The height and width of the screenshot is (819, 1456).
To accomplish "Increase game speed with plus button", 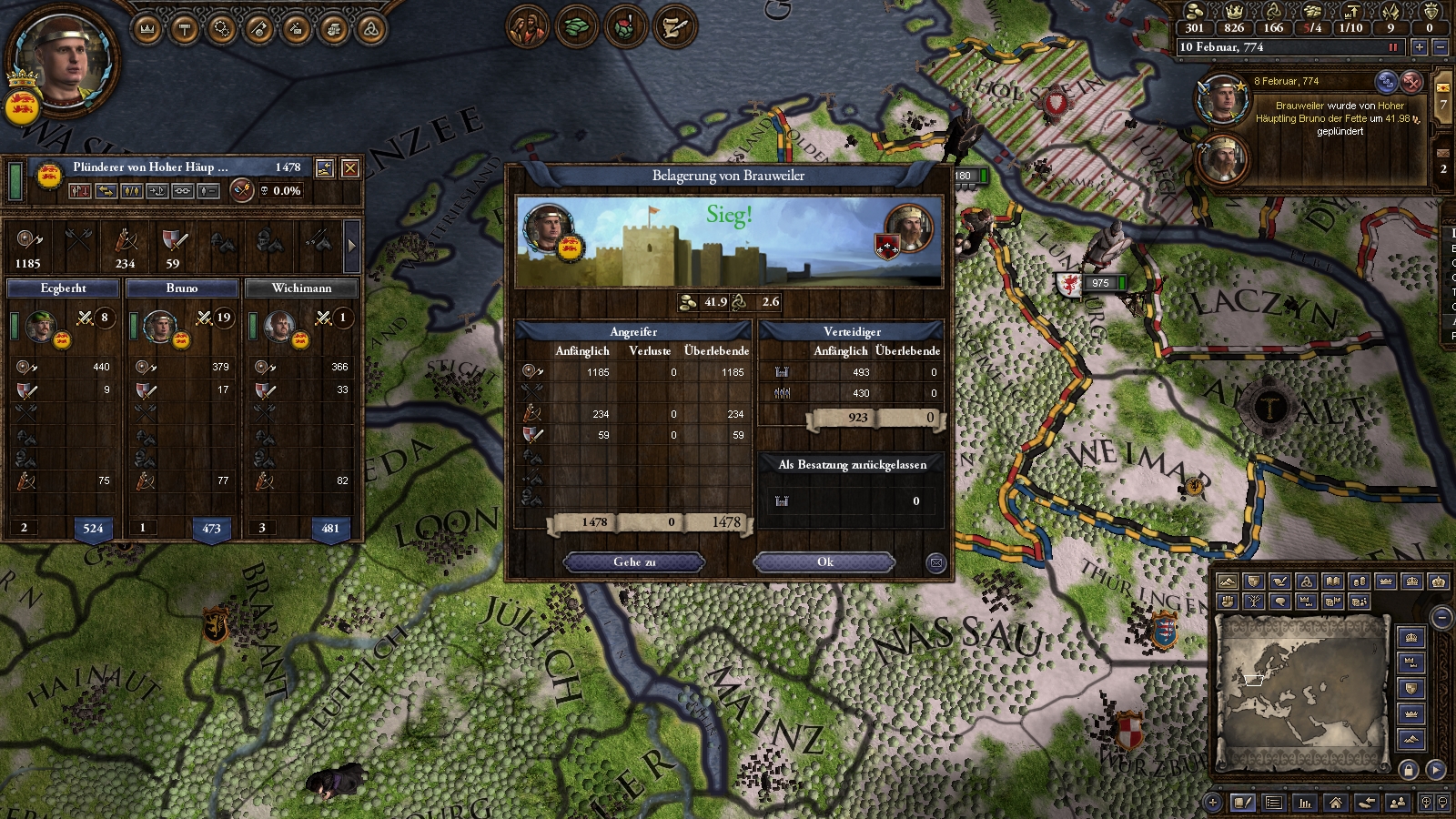I will click(1419, 47).
